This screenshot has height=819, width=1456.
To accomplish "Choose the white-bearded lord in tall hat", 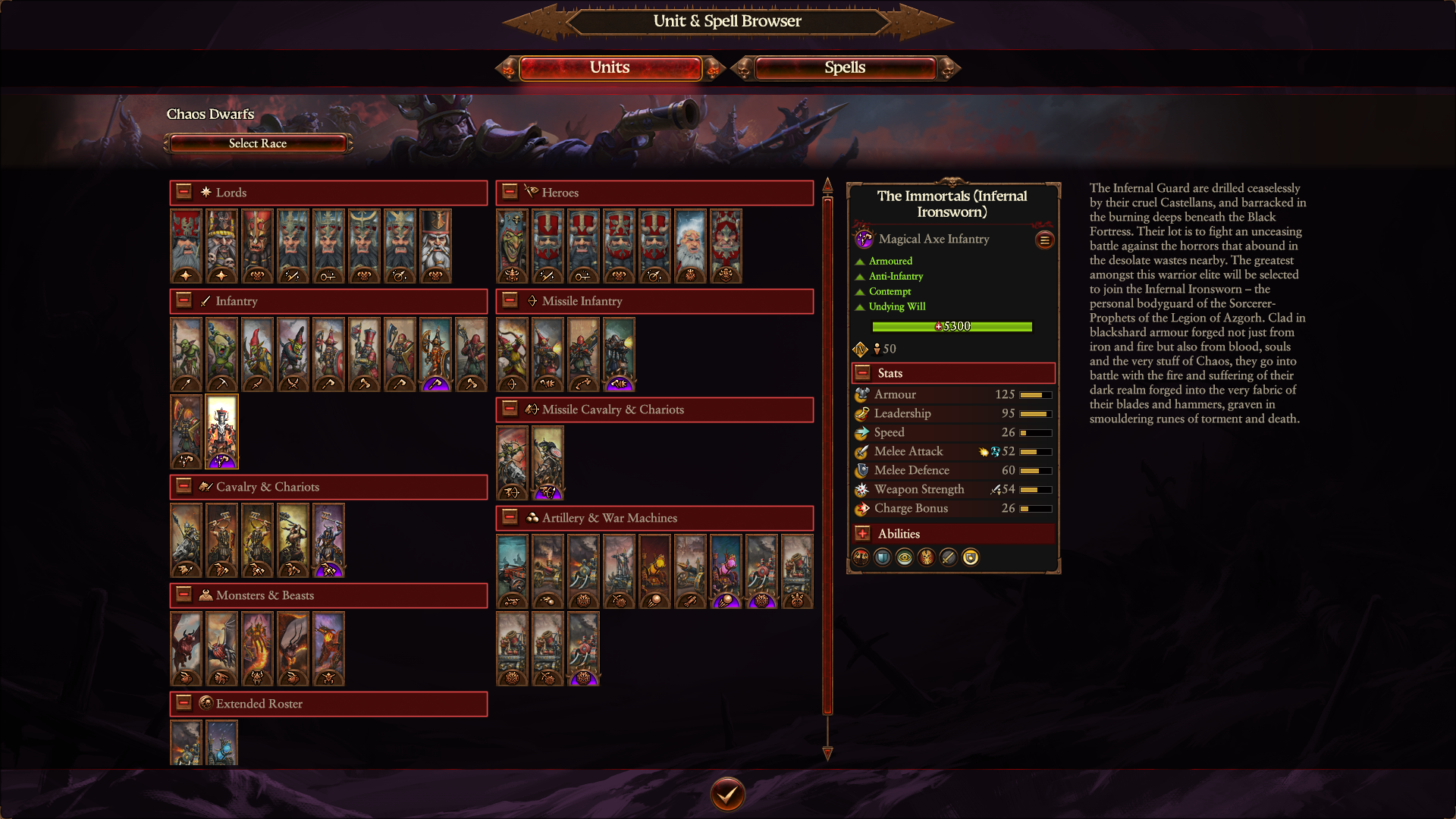I will [x=435, y=246].
